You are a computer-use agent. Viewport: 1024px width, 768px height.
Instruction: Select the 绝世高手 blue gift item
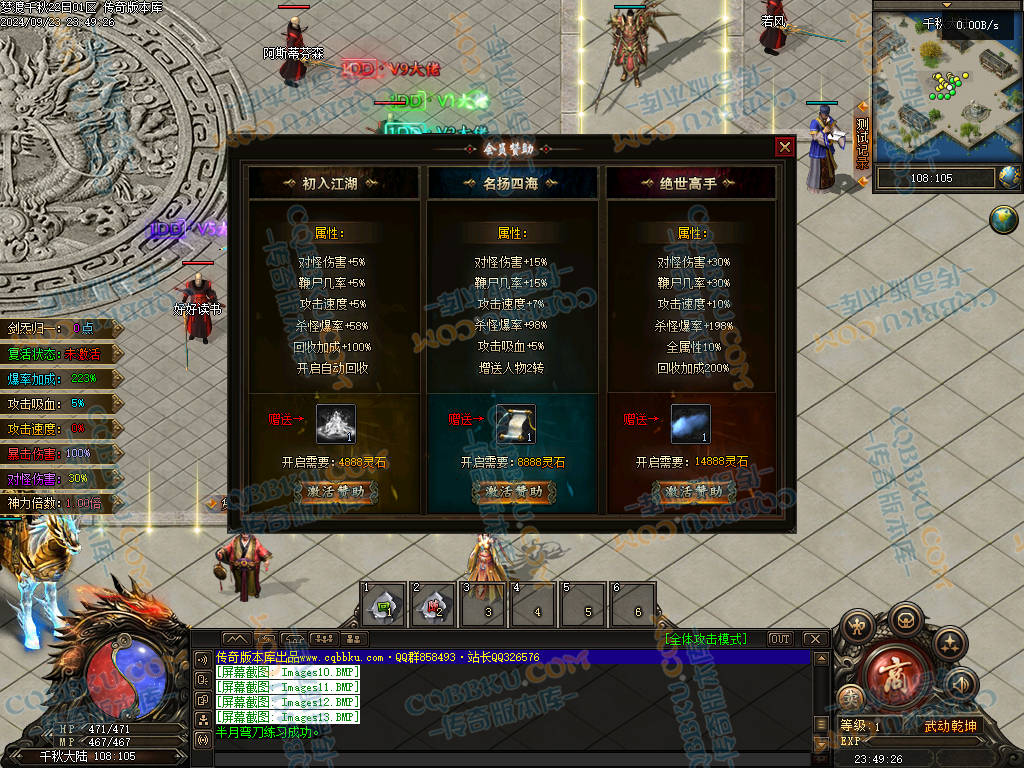coord(691,423)
